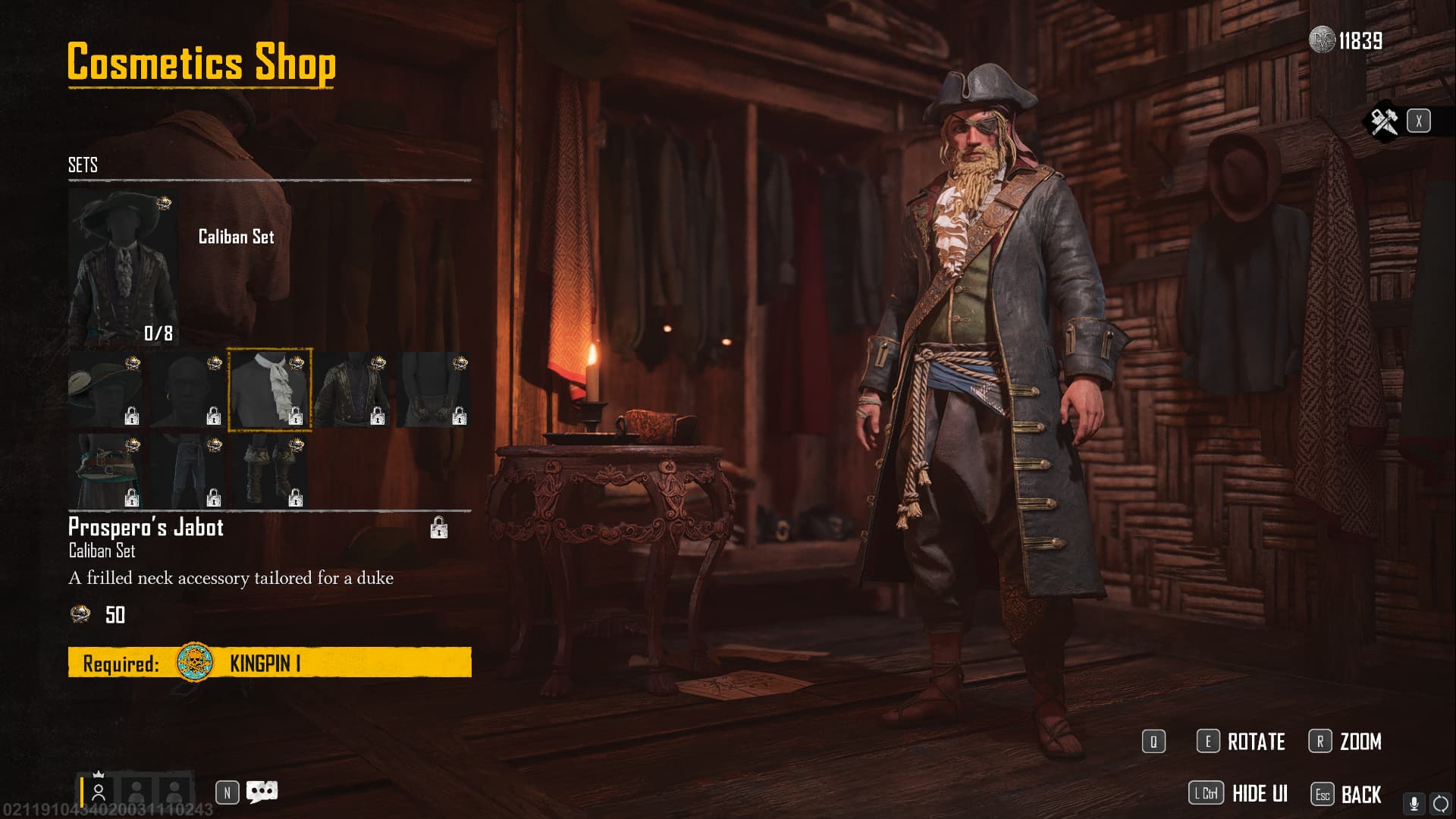The width and height of the screenshot is (1456, 819).
Task: Pick the fur-cuffed boots item tile
Action: tap(269, 471)
